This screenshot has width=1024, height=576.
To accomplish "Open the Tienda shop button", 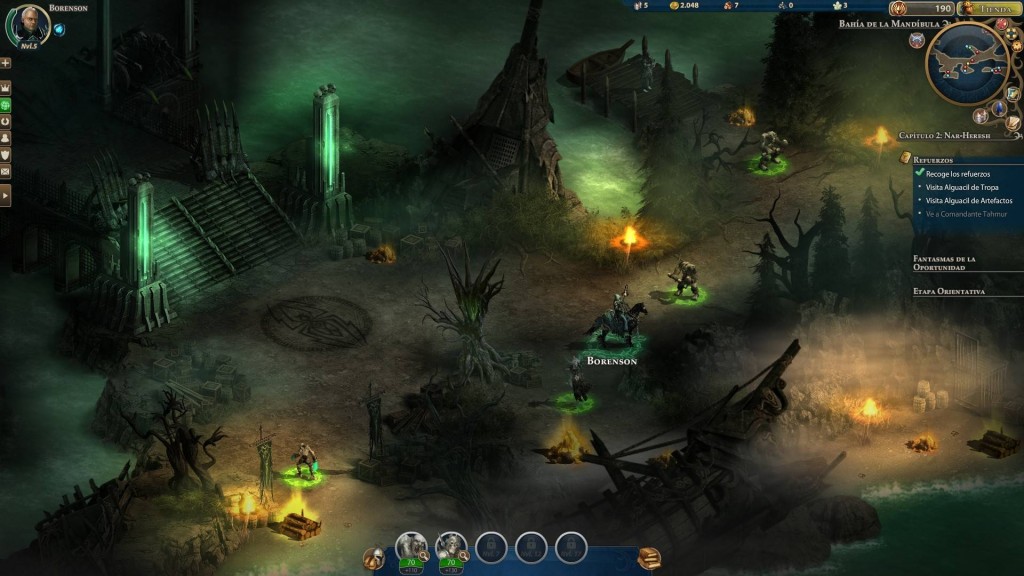I will pyautogui.click(x=989, y=9).
